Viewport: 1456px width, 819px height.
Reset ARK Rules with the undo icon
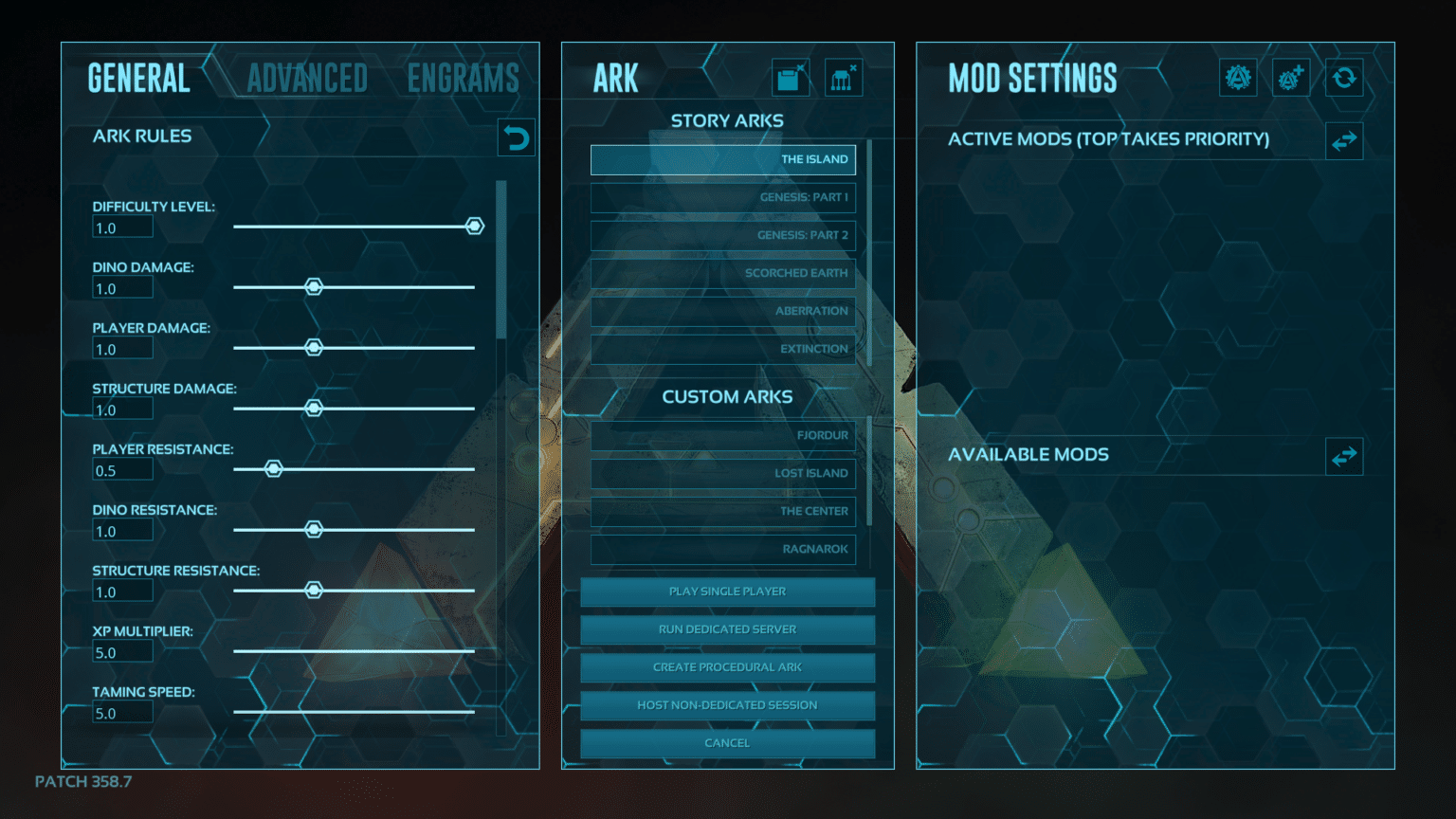(516, 136)
